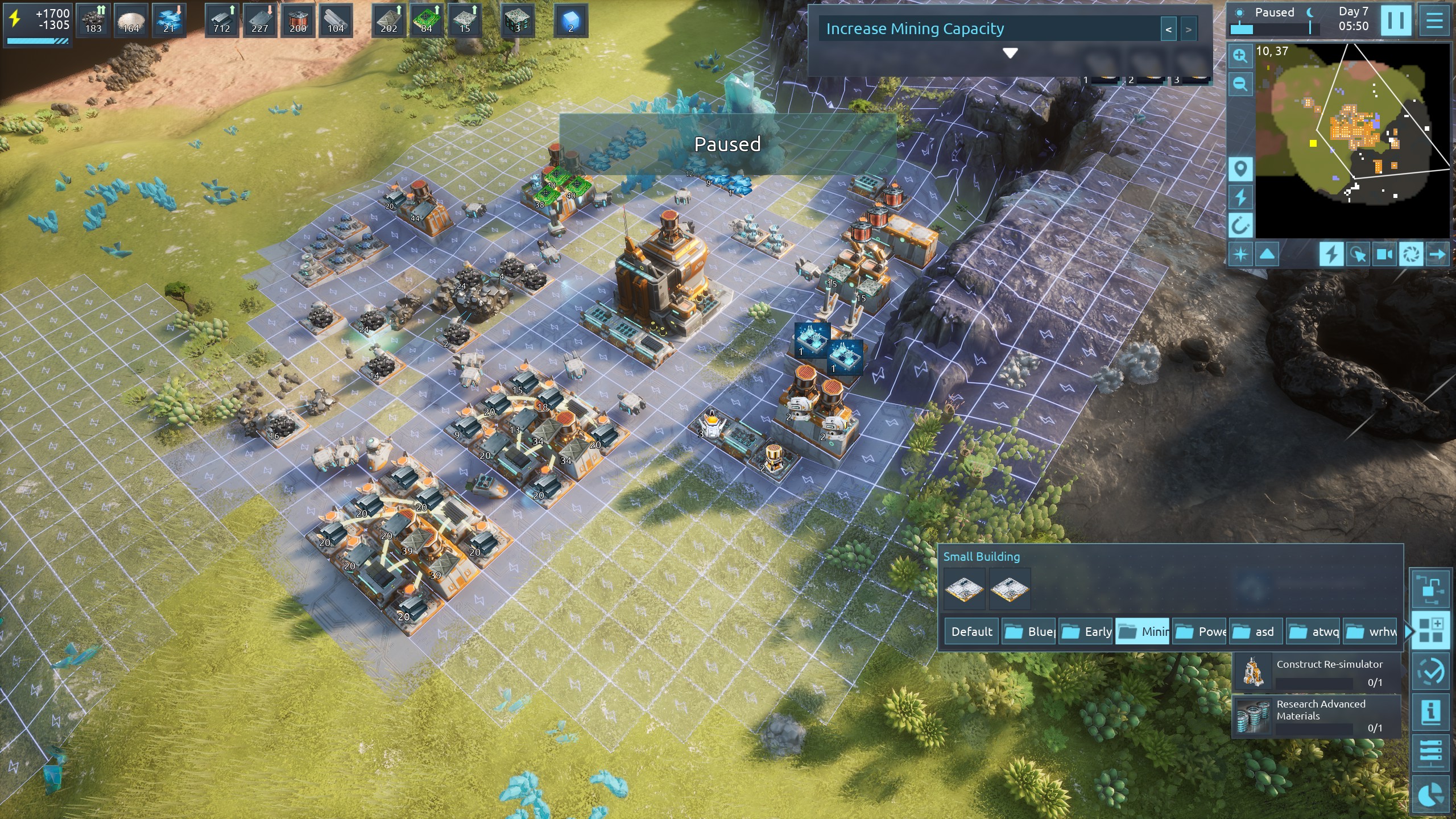This screenshot has width=1456, height=819.
Task: Switch to the Default blueprint folder
Action: click(x=971, y=631)
